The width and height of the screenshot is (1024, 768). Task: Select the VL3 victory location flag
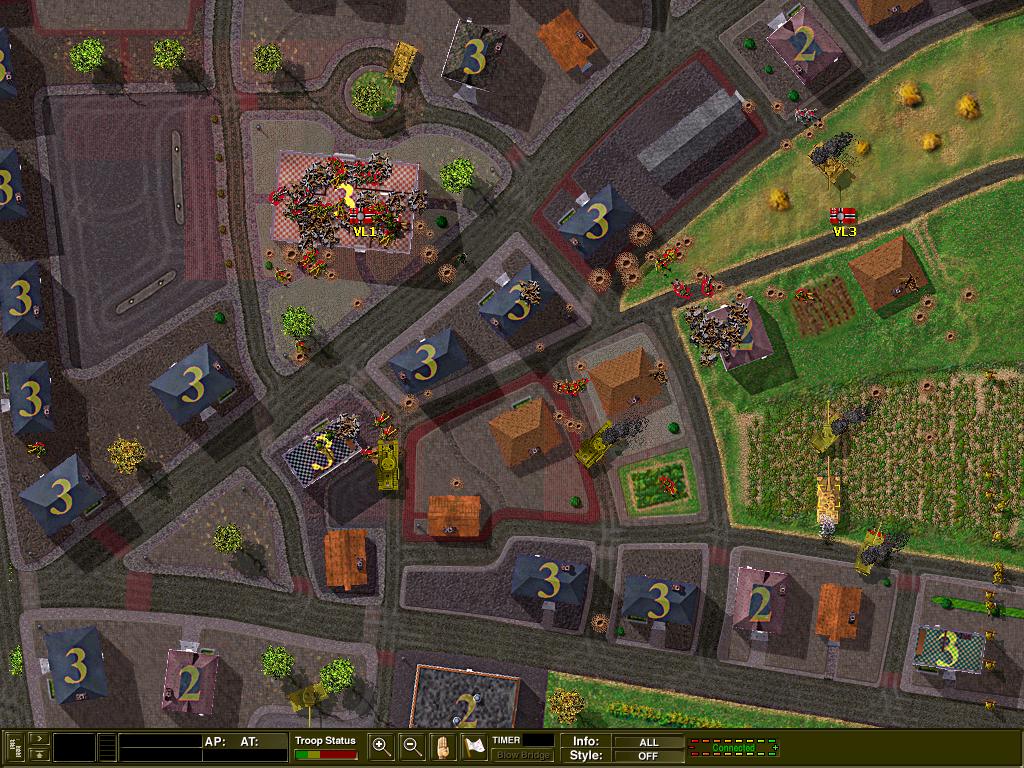click(843, 217)
